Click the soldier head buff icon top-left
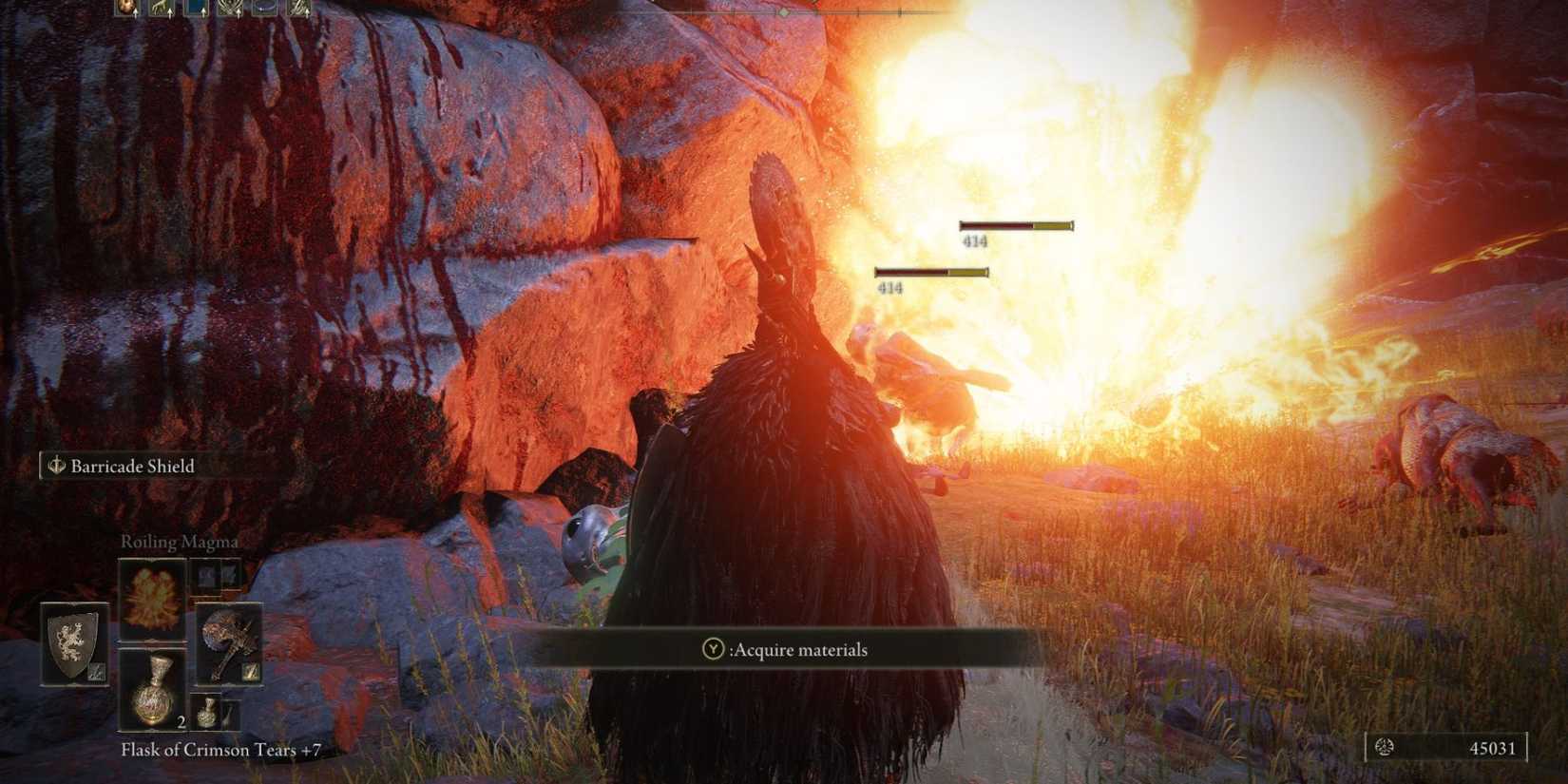This screenshot has height=784, width=1568. [125, 8]
